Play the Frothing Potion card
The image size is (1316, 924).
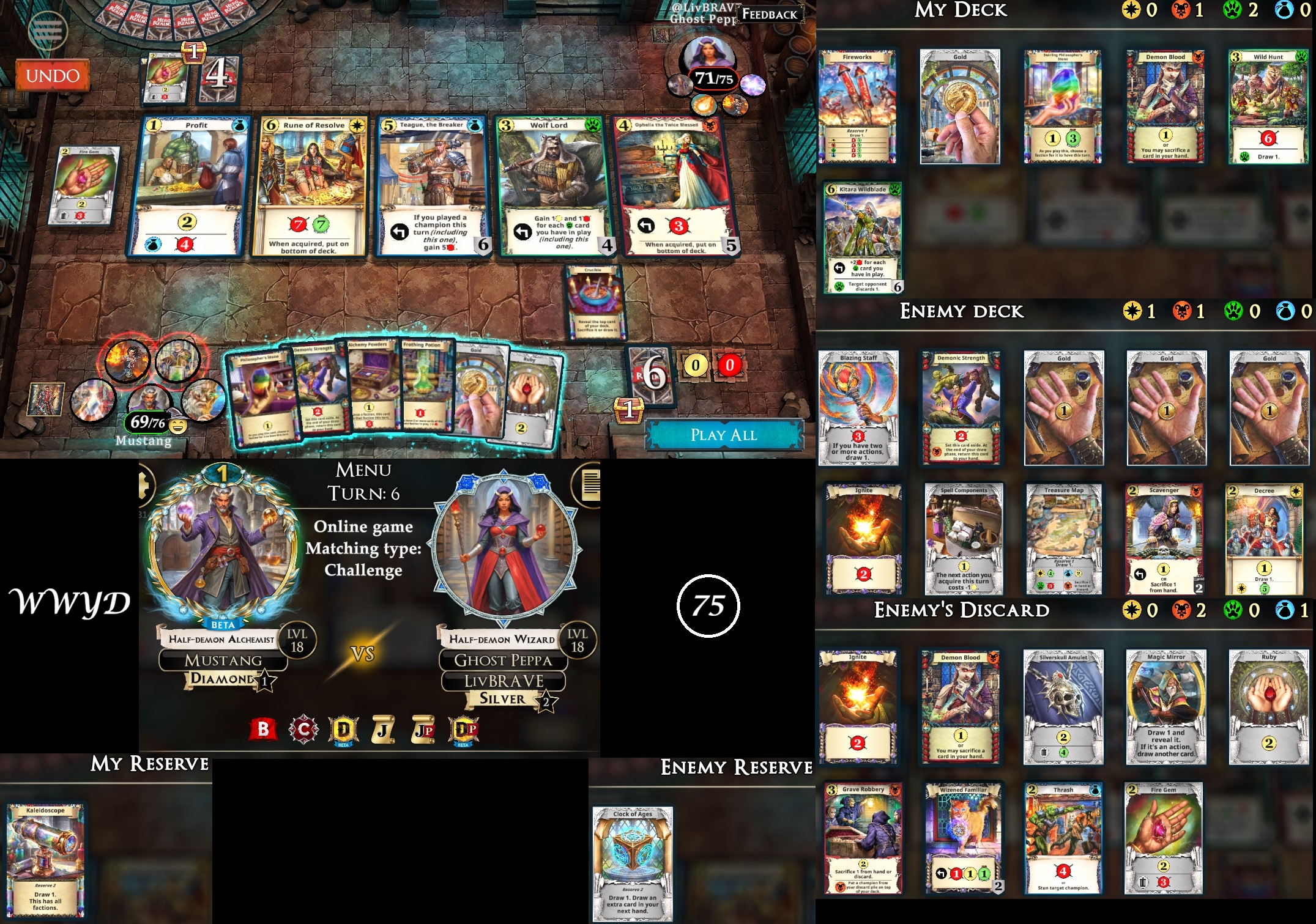click(x=425, y=385)
